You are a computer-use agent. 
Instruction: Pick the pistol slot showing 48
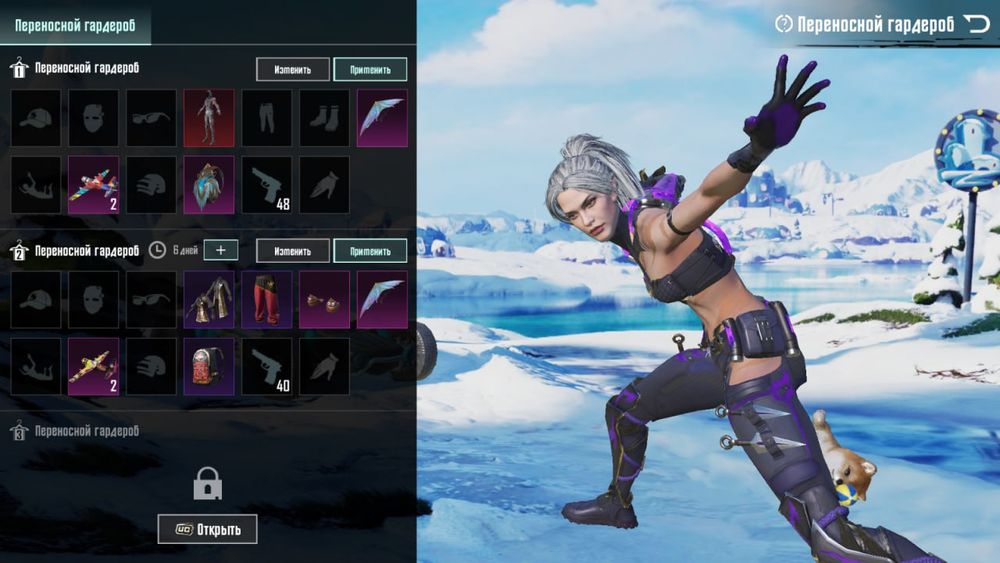point(266,184)
